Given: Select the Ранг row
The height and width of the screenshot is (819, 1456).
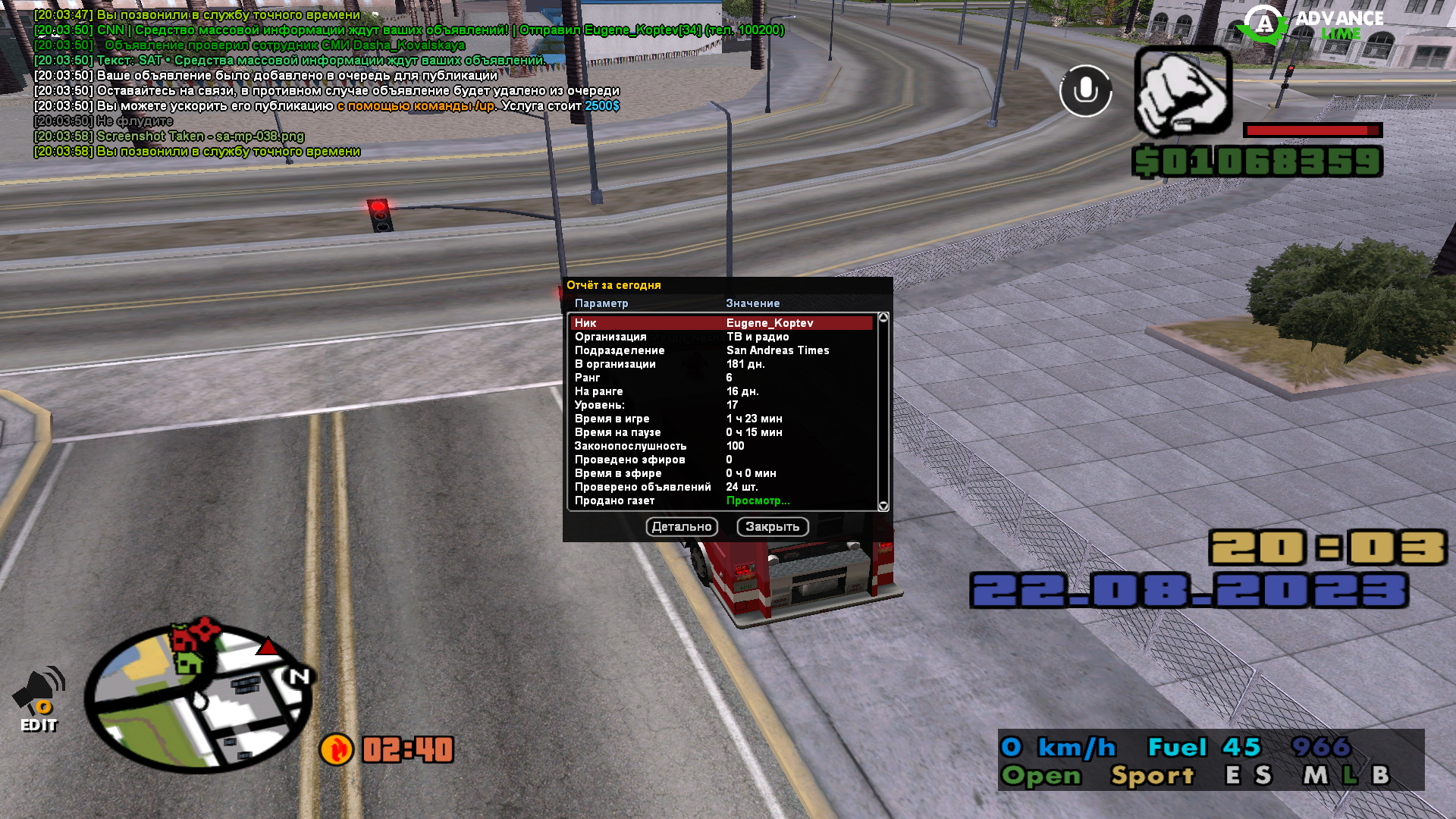Looking at the screenshot, I should tap(720, 378).
